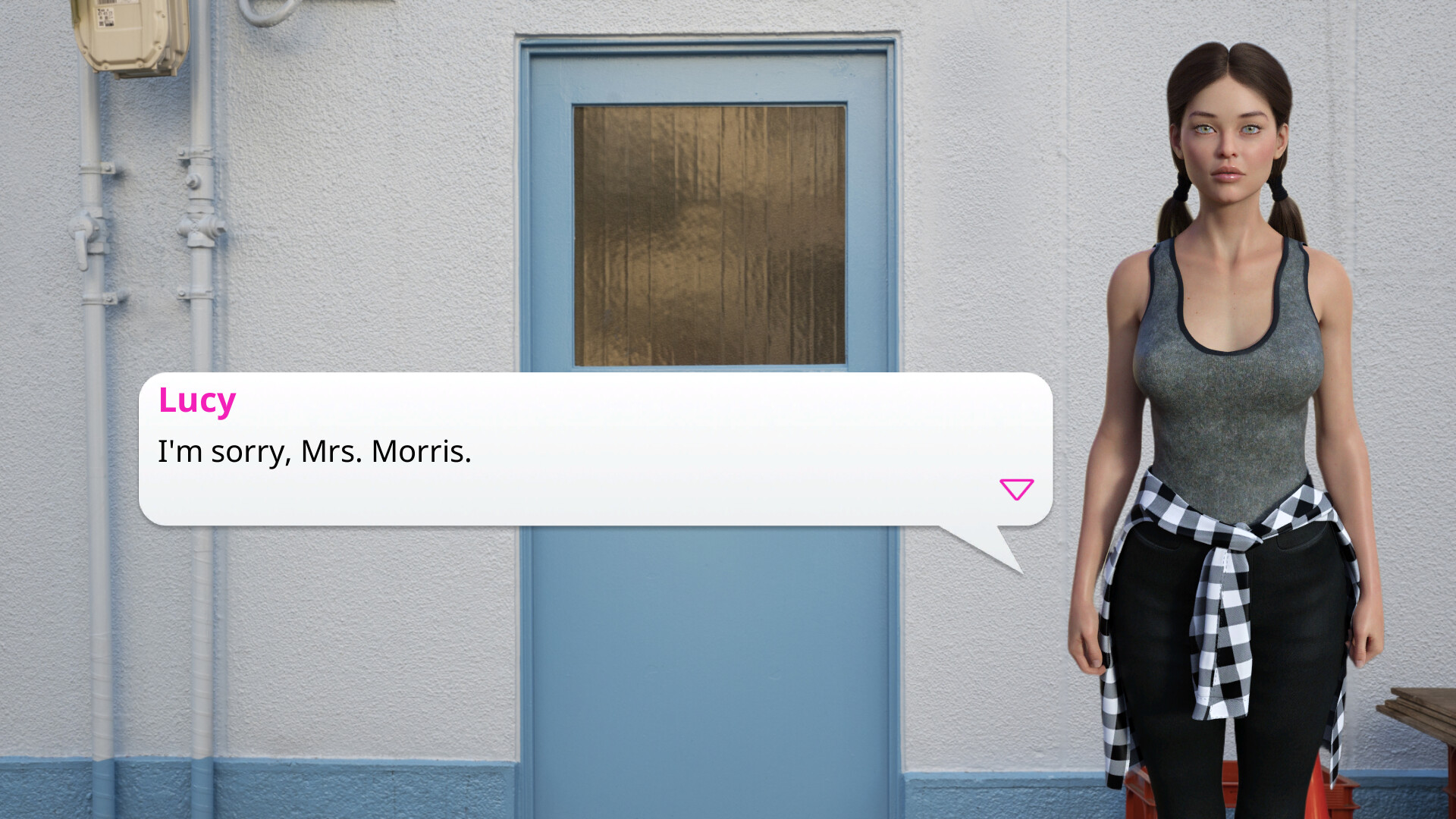Click the frosted window on the door
Screen dimensions: 1456x819
tap(709, 235)
